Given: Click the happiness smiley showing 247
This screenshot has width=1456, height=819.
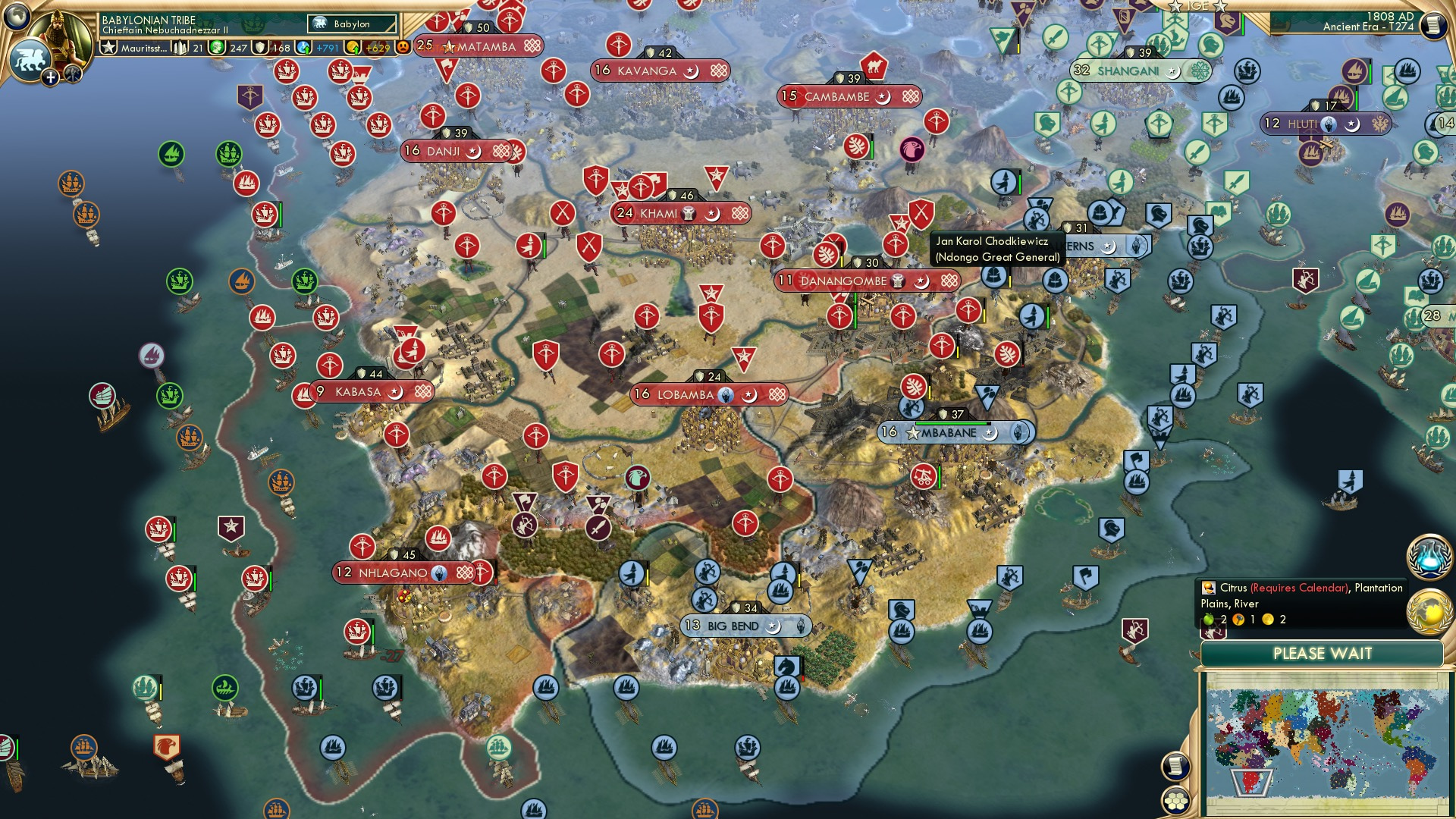Looking at the screenshot, I should 218,48.
